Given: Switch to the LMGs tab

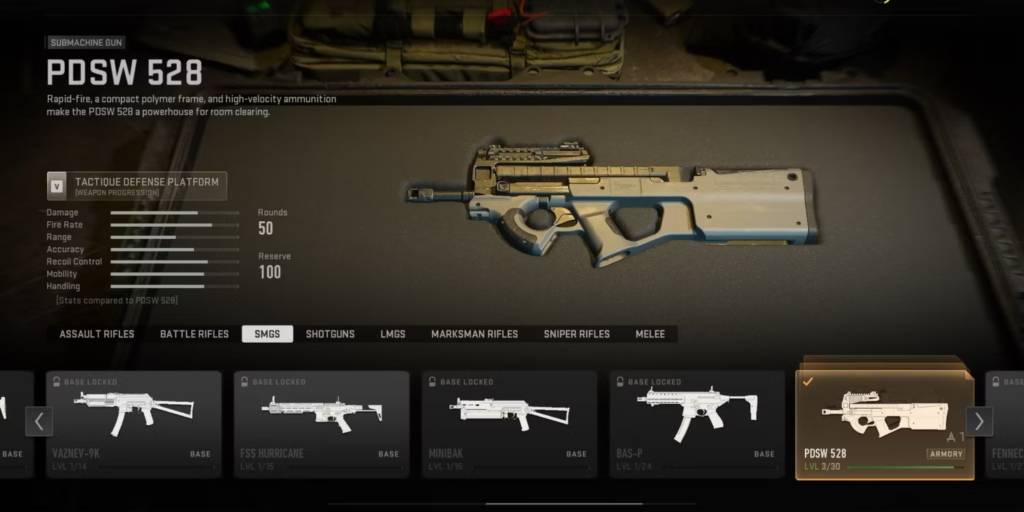Looking at the screenshot, I should pos(393,334).
